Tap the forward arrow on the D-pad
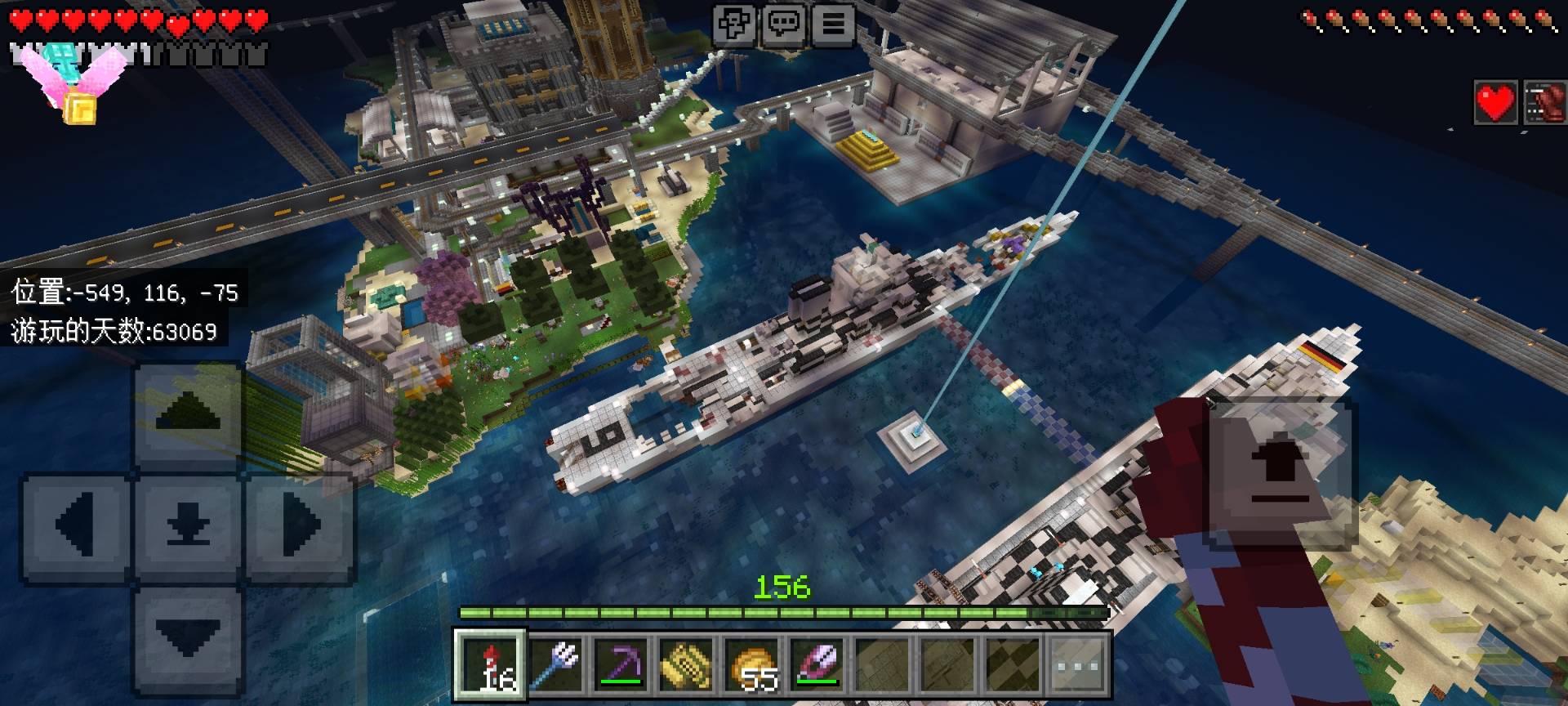The width and height of the screenshot is (1568, 706). click(188, 414)
